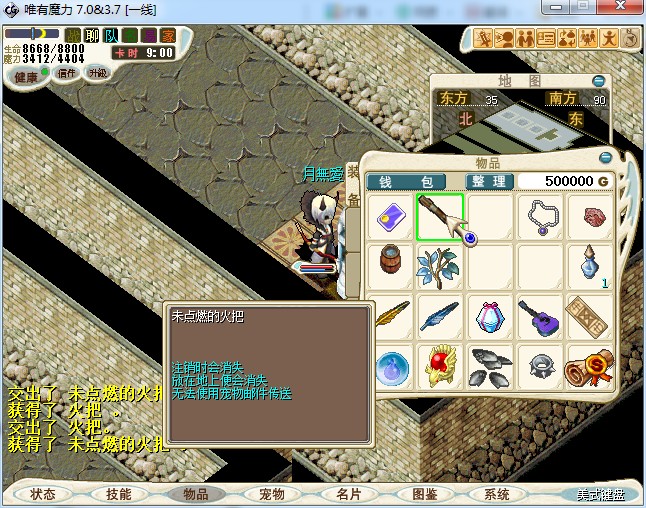The width and height of the screenshot is (646, 508).
Task: Close the 地图 map panel
Action: click(x=598, y=81)
